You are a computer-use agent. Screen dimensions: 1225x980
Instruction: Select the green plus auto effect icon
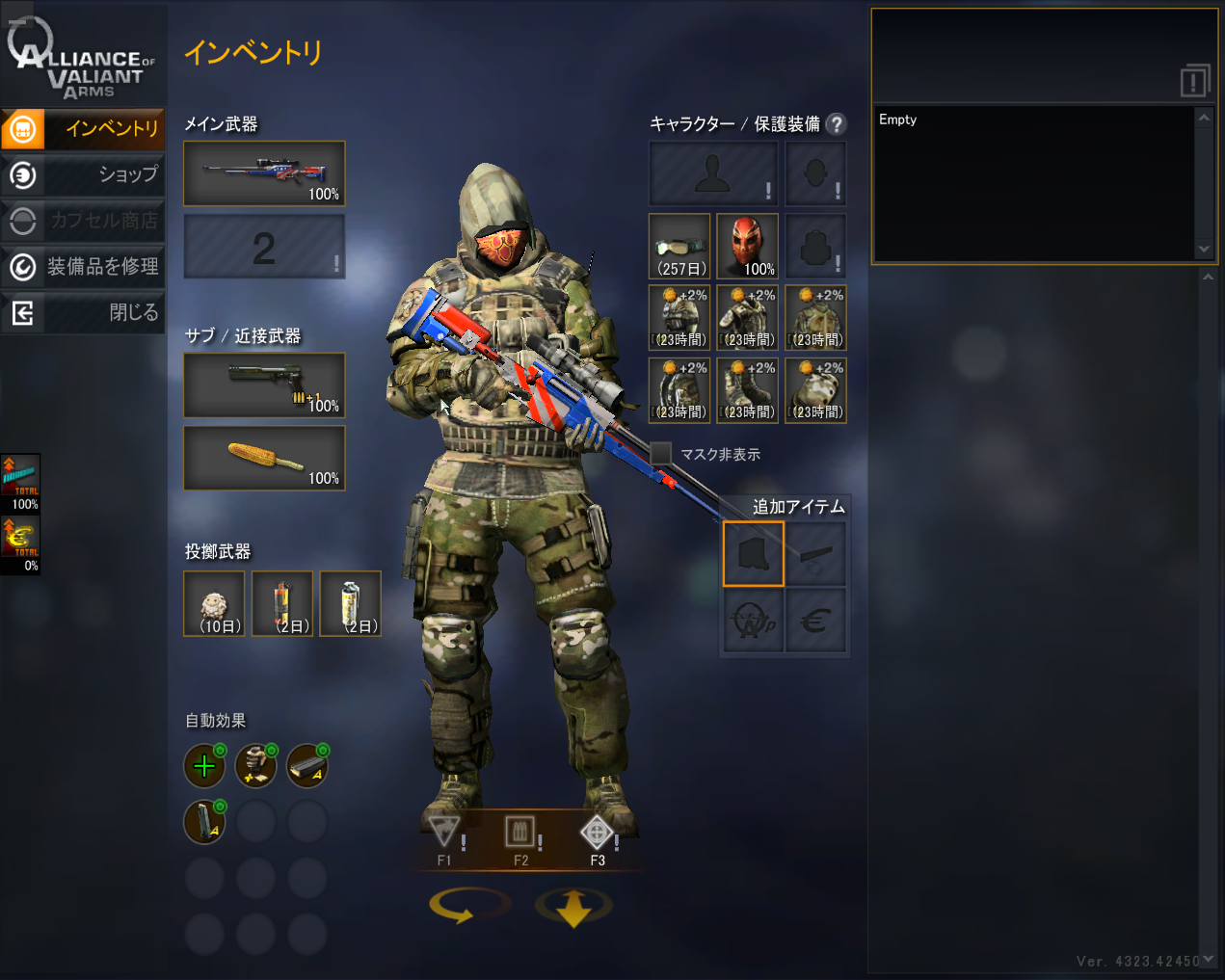(204, 766)
